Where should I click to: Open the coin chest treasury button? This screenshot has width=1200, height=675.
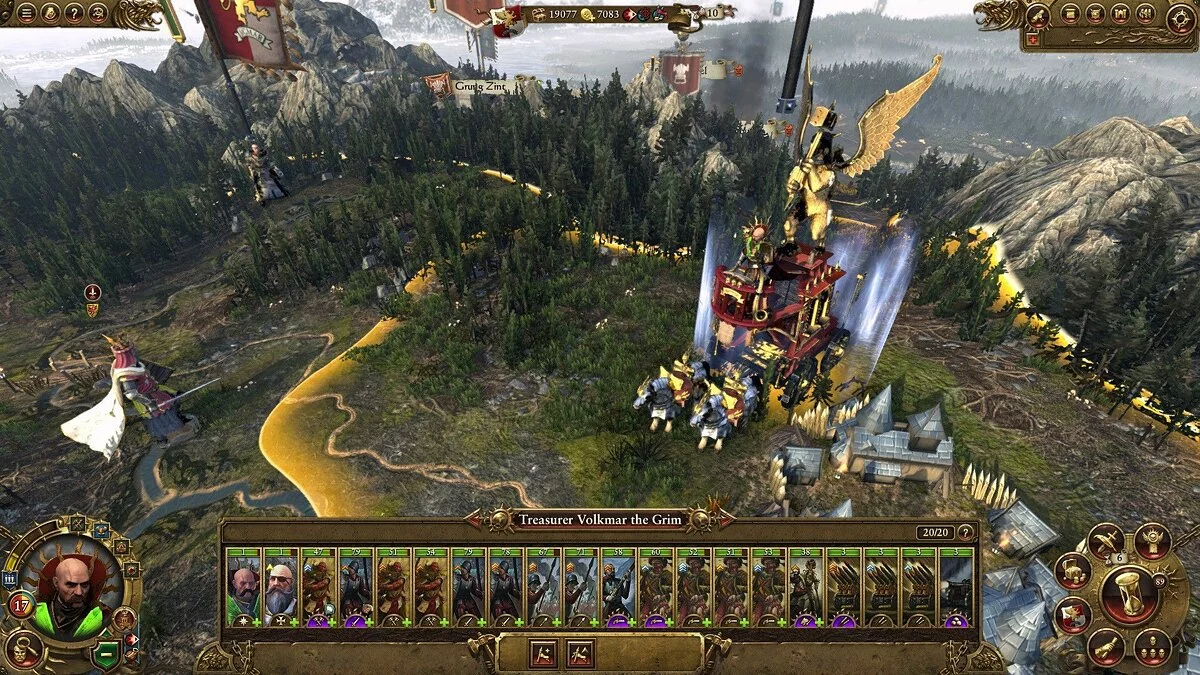1072,569
